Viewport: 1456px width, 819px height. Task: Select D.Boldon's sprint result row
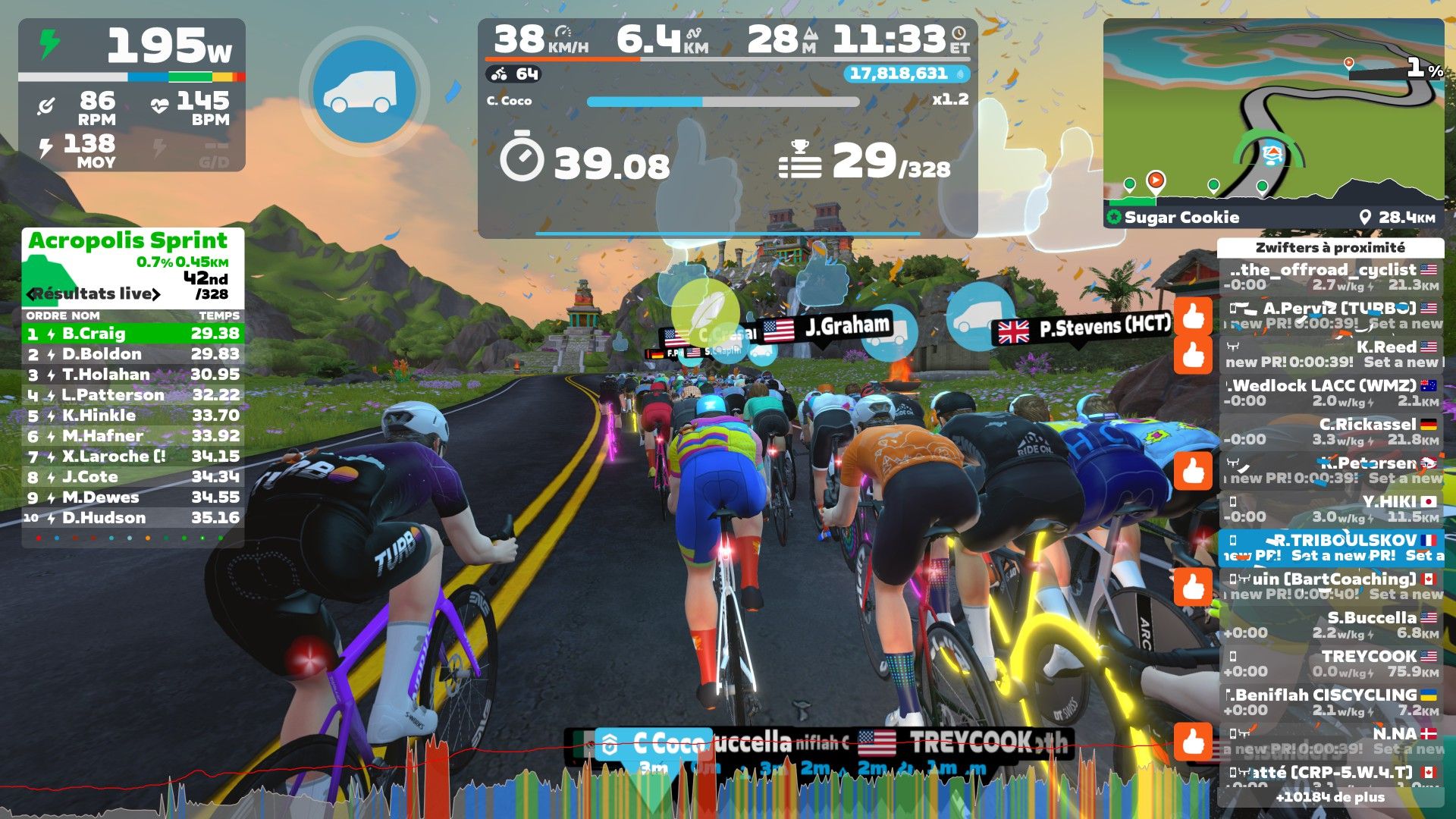(x=133, y=354)
